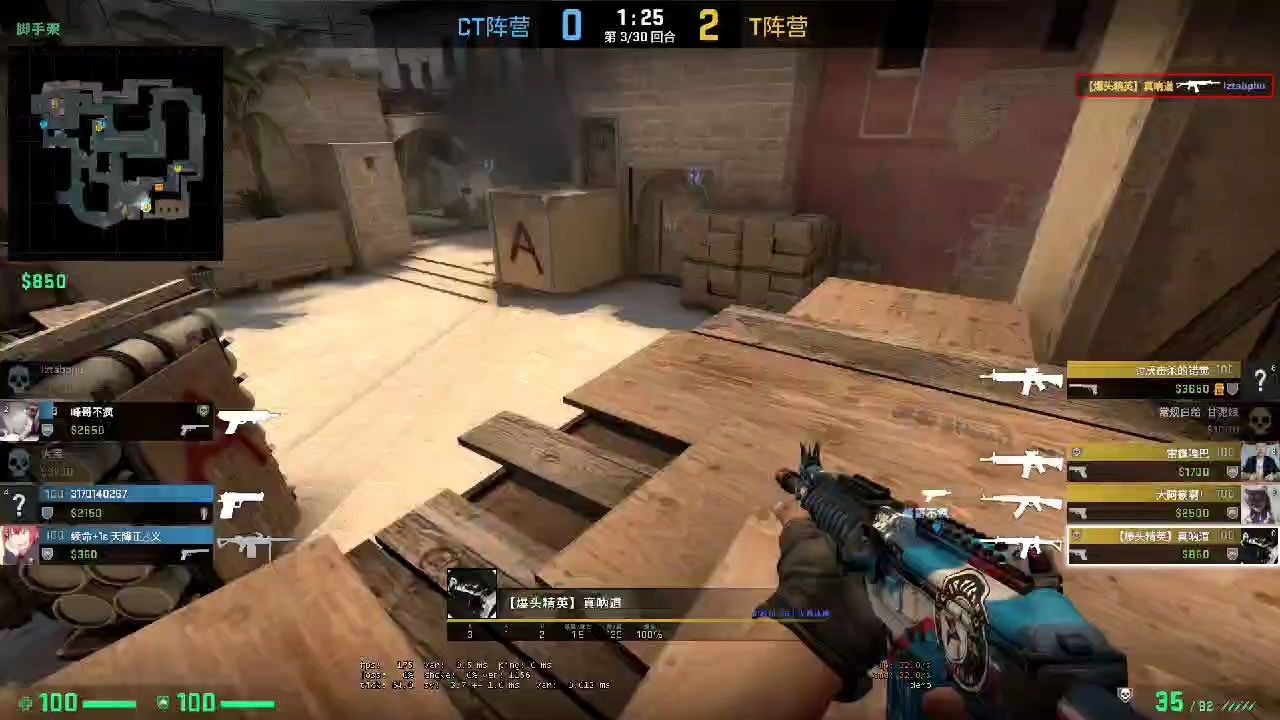Click the defuse kit icon beside $2150

point(203,513)
